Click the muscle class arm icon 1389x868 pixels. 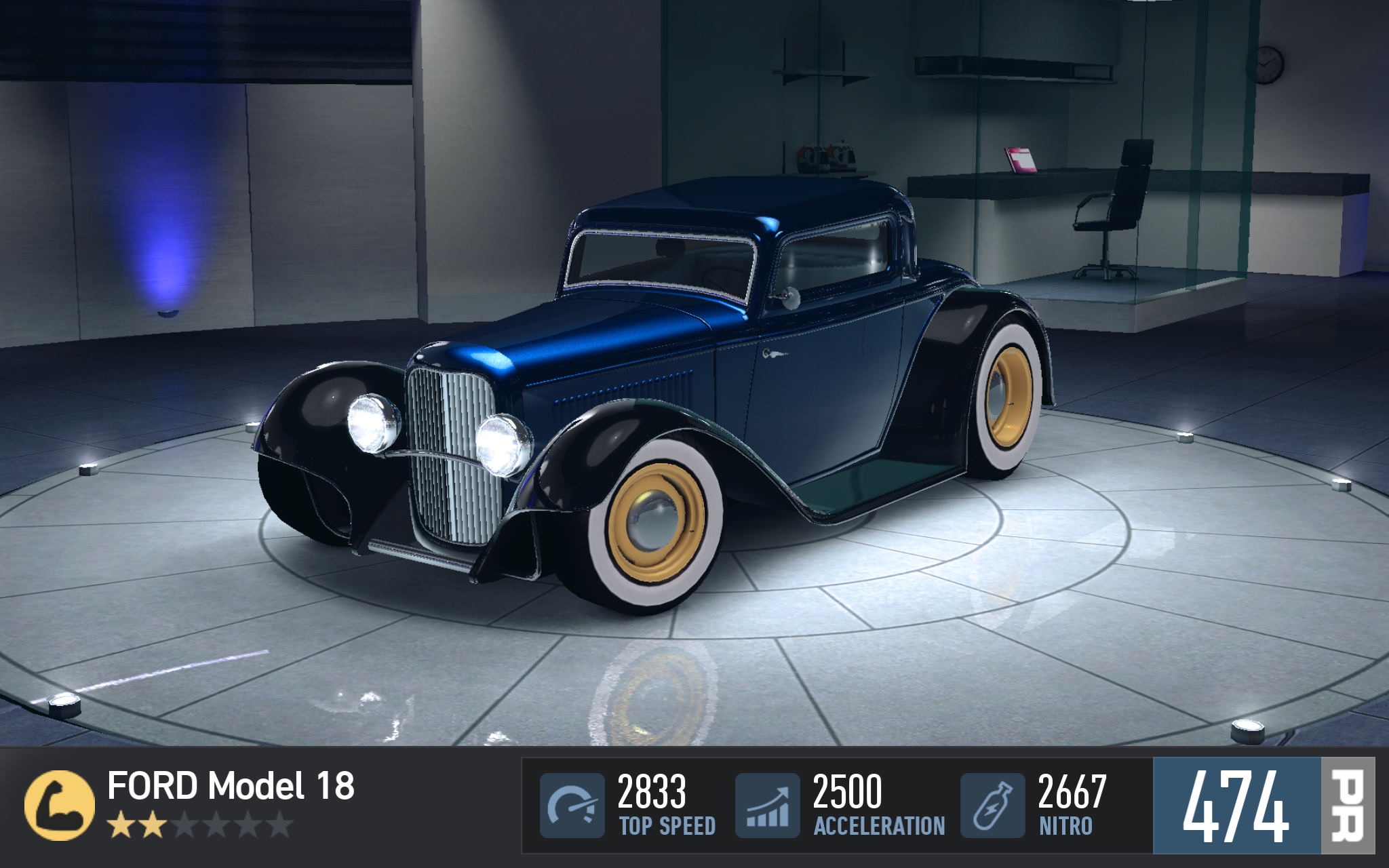point(59,805)
